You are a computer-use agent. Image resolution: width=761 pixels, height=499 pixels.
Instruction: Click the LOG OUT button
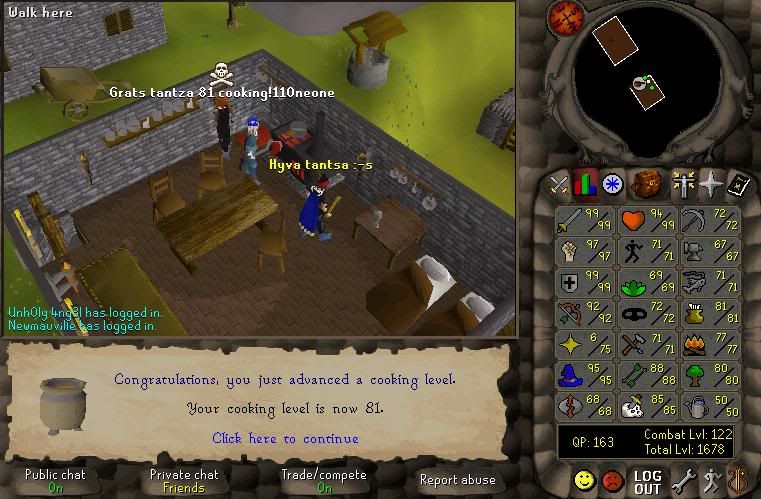pyautogui.click(x=647, y=482)
